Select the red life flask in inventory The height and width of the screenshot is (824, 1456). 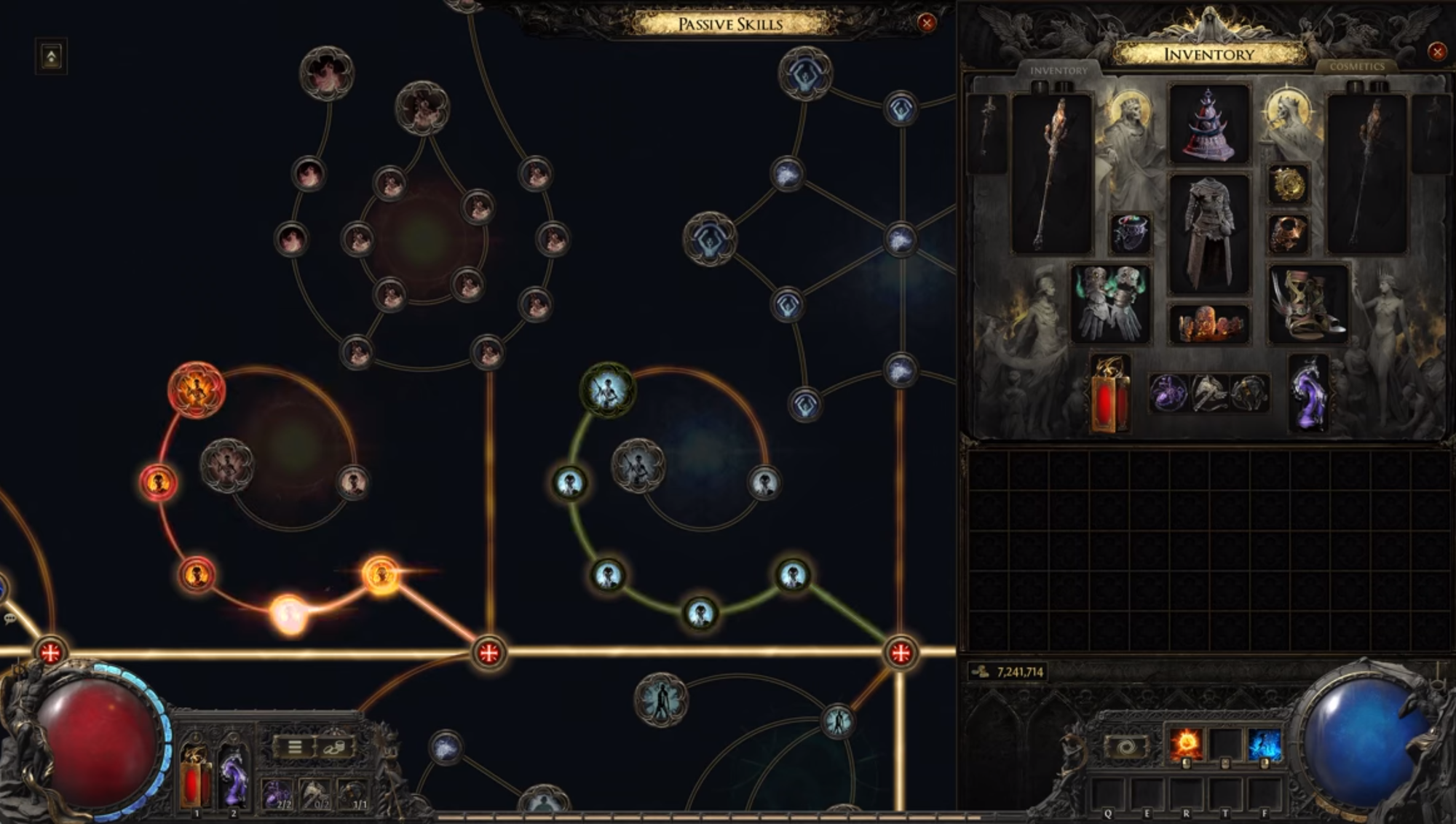pyautogui.click(x=1109, y=394)
